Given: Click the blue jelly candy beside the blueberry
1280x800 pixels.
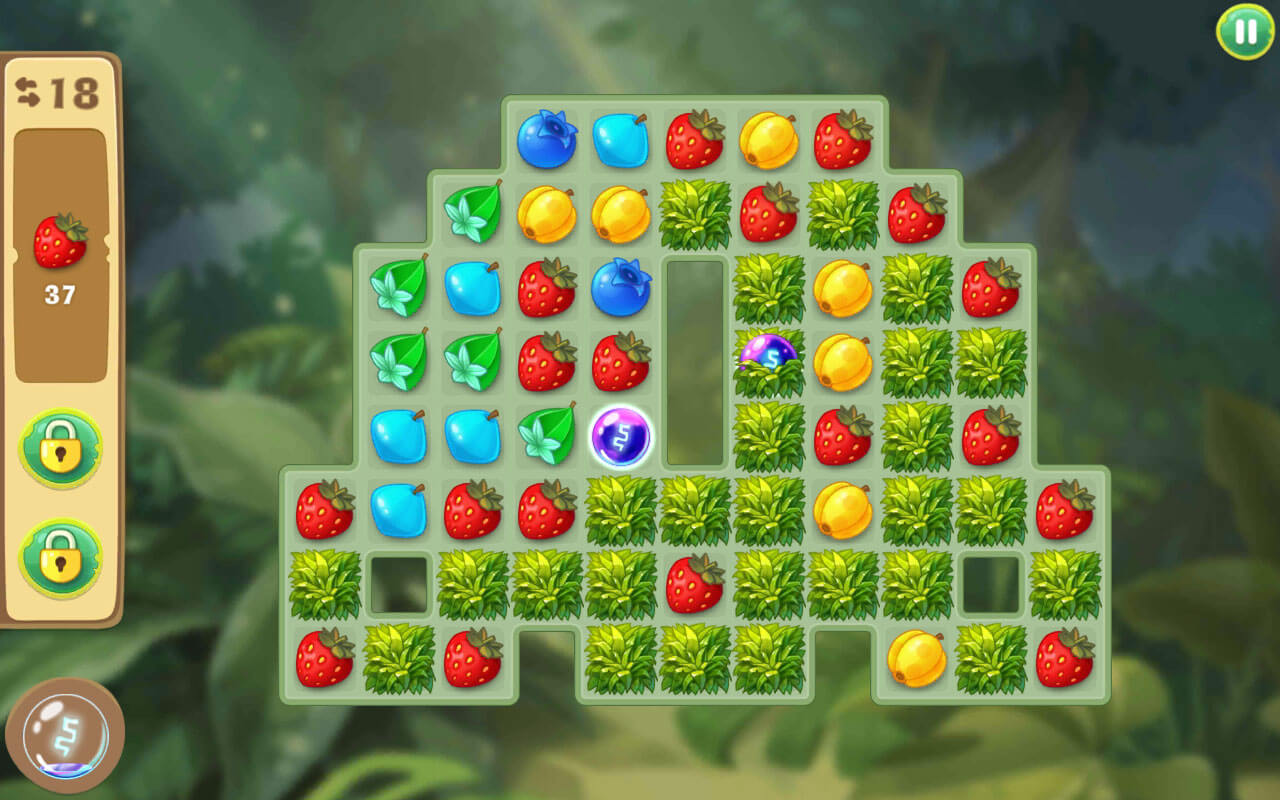Looking at the screenshot, I should [x=621, y=140].
